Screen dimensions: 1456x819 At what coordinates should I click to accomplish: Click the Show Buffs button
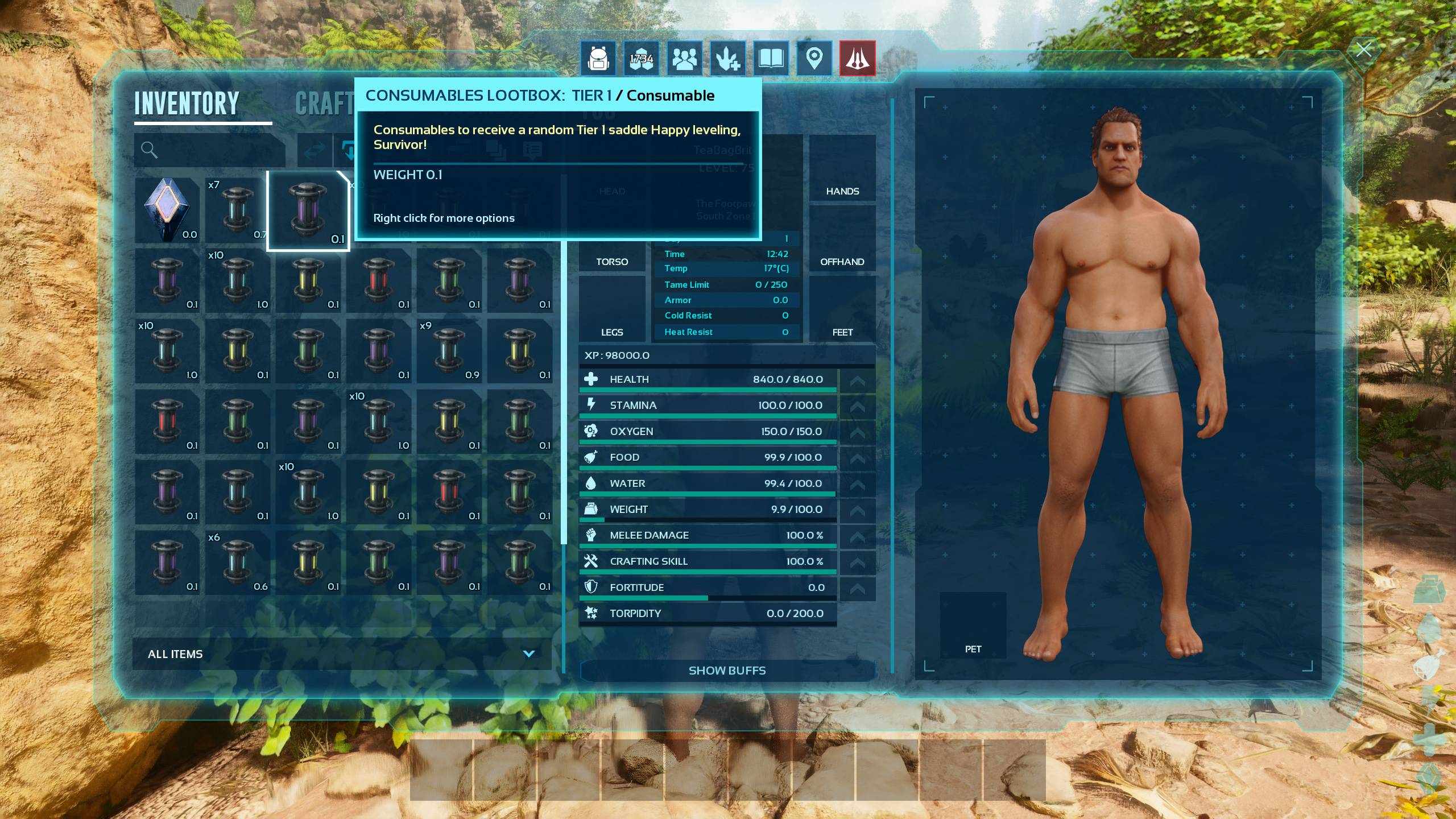coord(727,671)
